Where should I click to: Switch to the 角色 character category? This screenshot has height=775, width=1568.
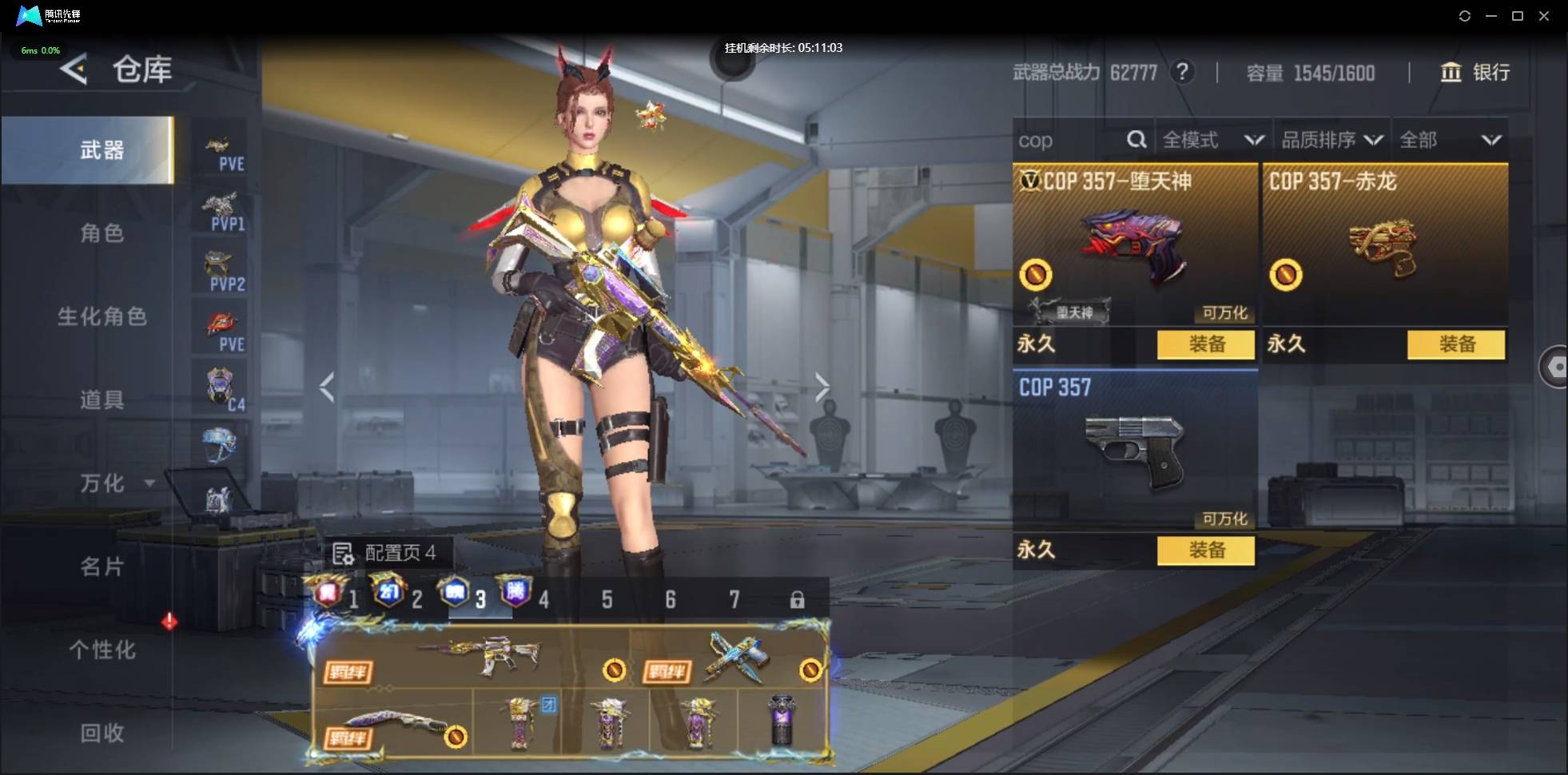click(x=101, y=233)
